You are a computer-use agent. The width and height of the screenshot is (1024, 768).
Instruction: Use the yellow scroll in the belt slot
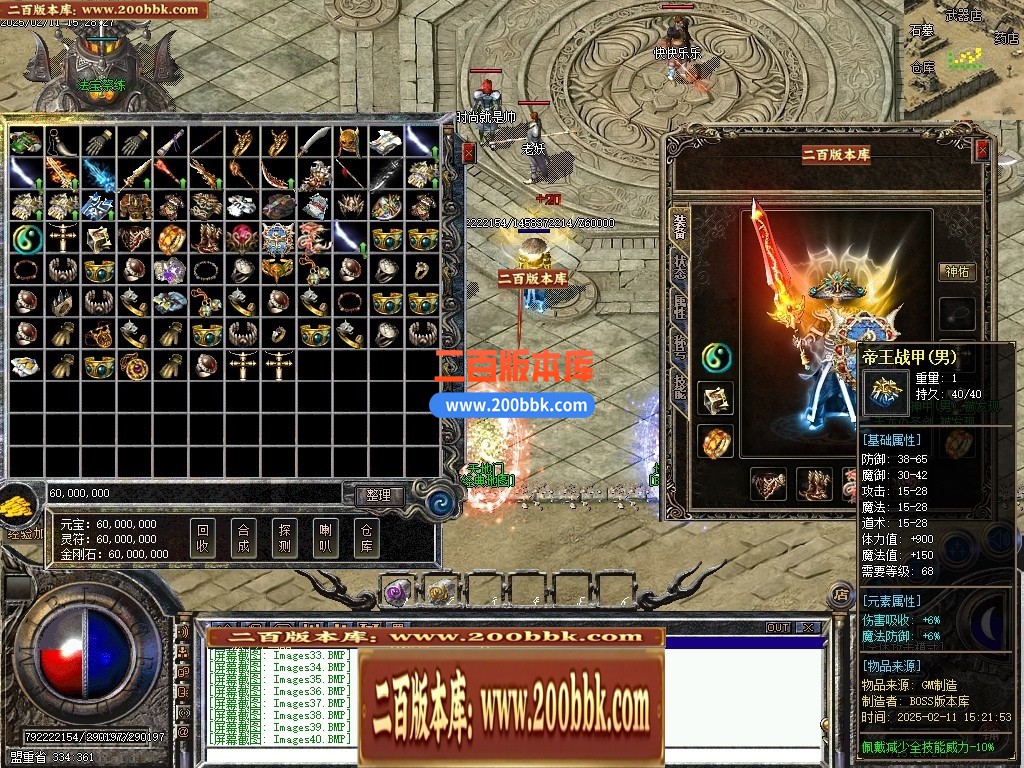coord(439,592)
